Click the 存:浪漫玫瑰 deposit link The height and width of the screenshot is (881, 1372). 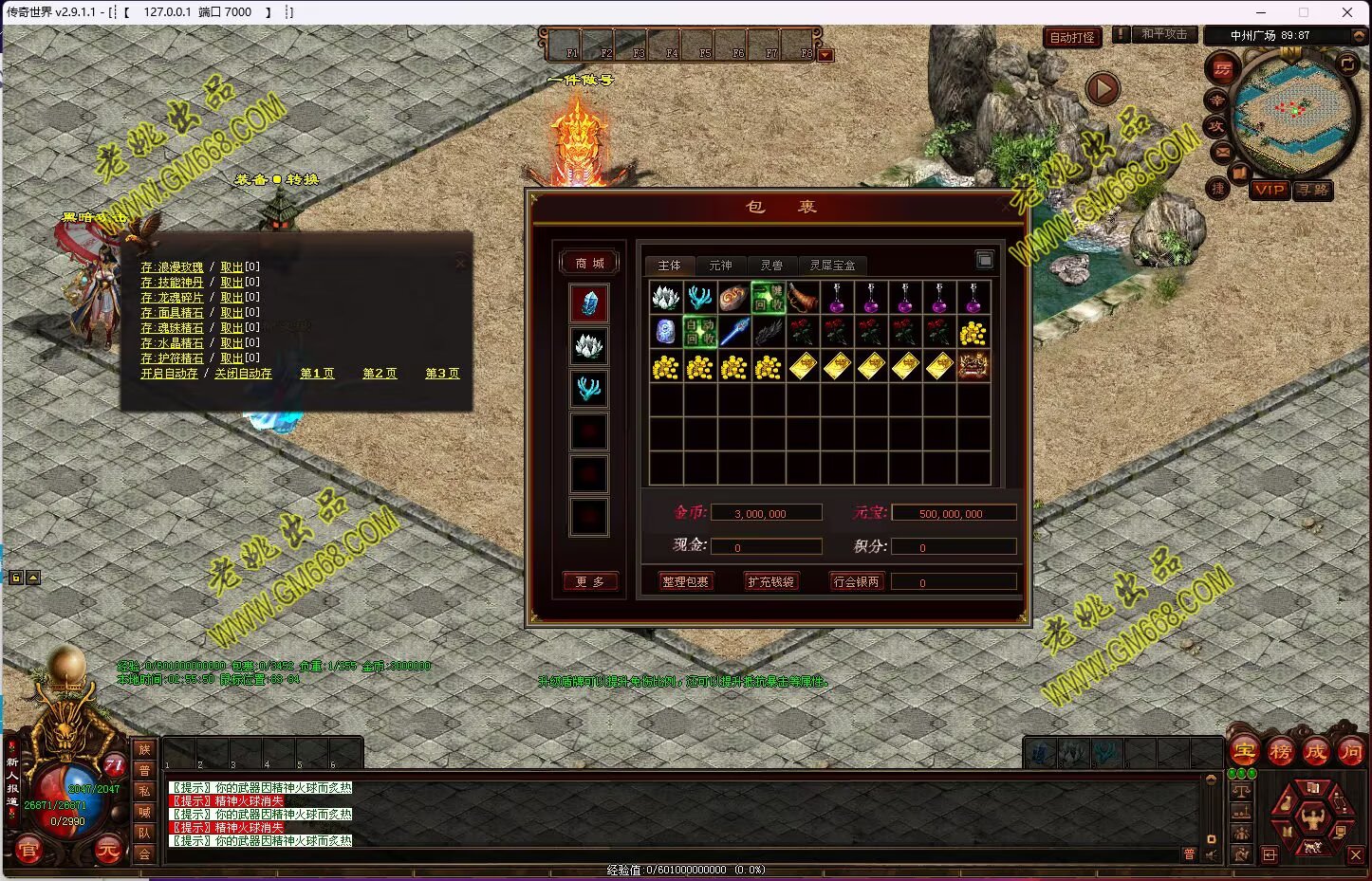(x=172, y=267)
